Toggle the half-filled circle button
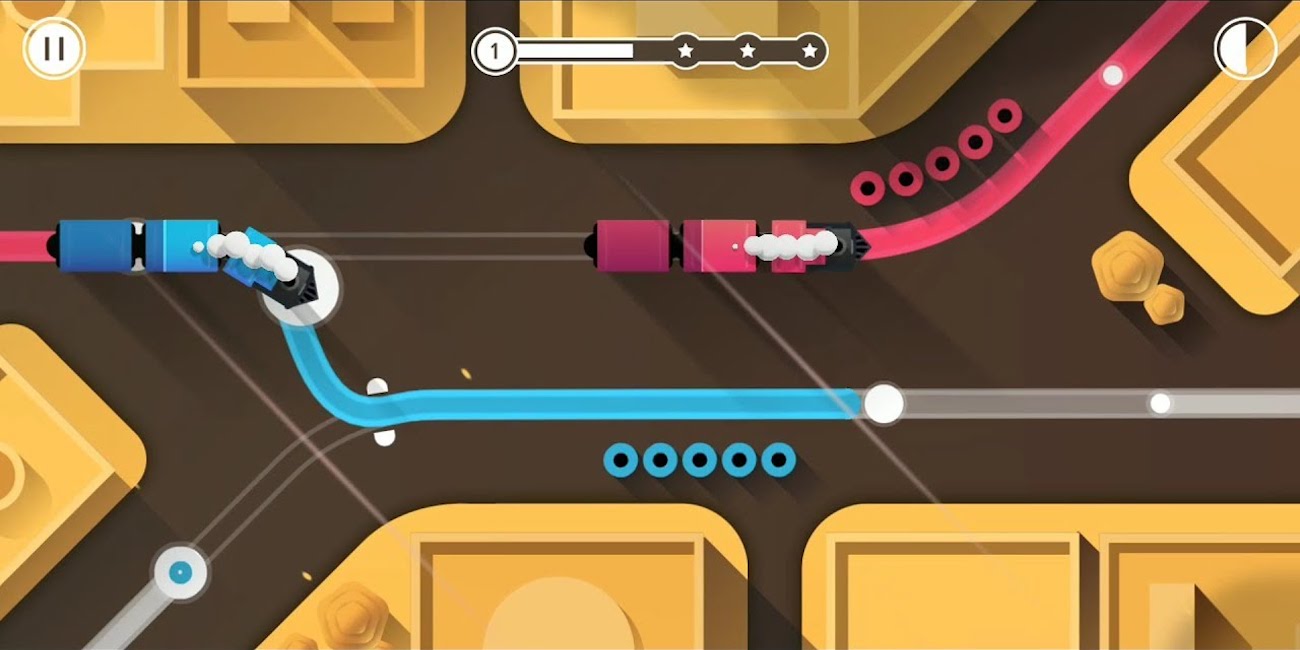This screenshot has height=650, width=1300. (x=1244, y=49)
